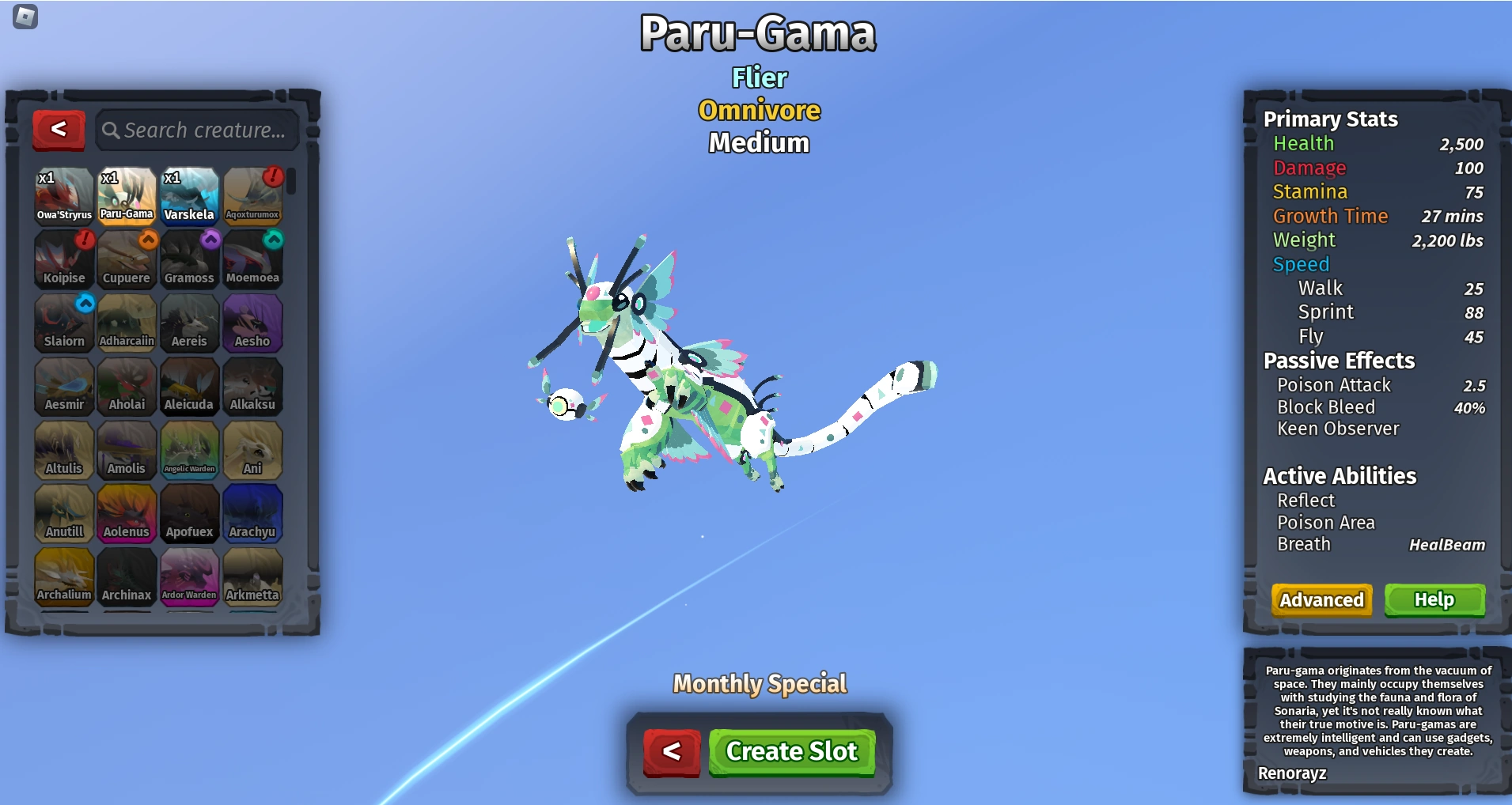Screen dimensions: 1512x805
Task: Click the teal arrow badge on Moemoea
Action: pos(271,240)
